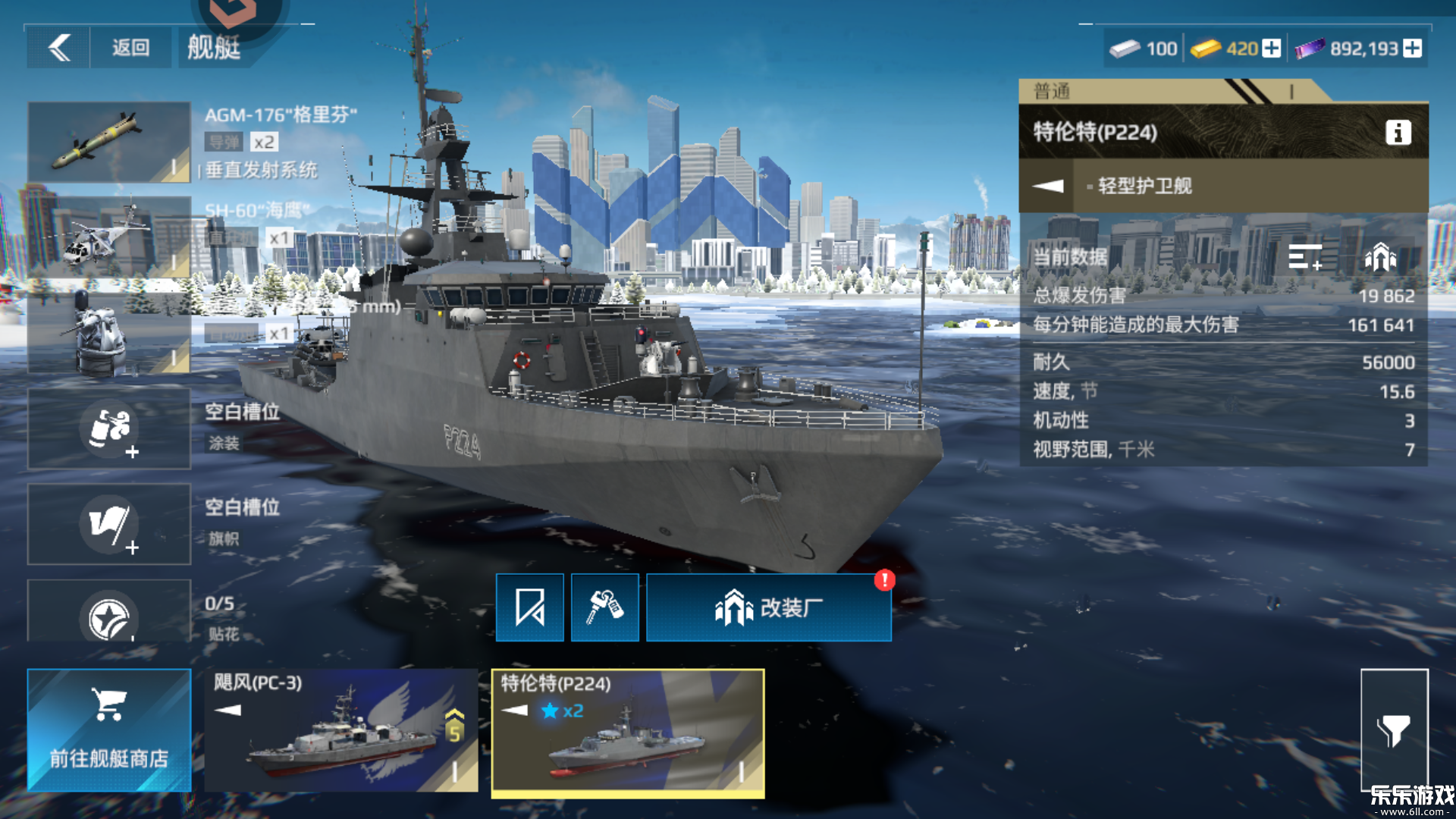Click the bookmark flag icon button
The width and height of the screenshot is (1456, 819).
click(529, 607)
